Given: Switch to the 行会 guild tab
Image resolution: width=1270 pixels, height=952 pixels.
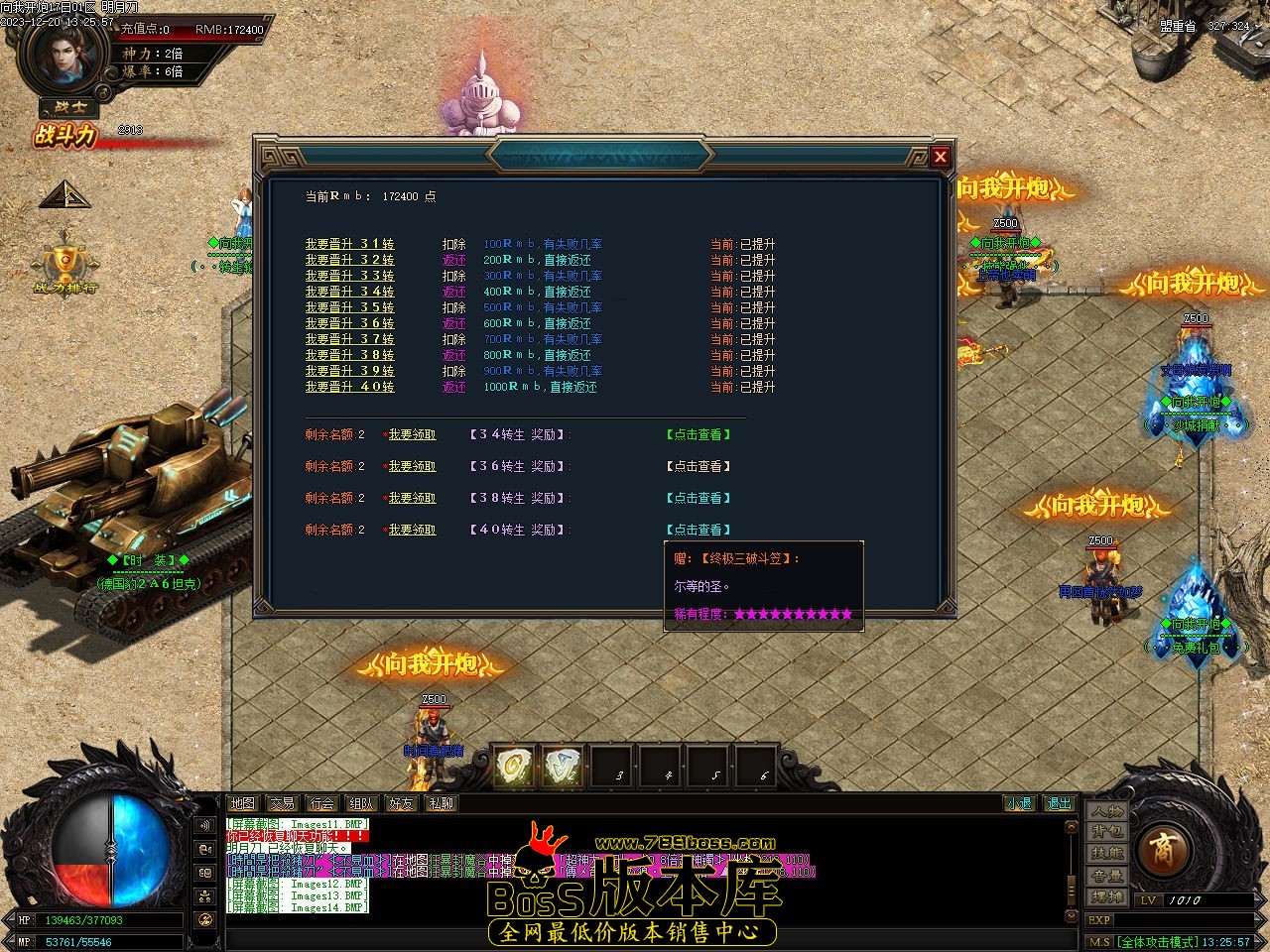Looking at the screenshot, I should 321,803.
